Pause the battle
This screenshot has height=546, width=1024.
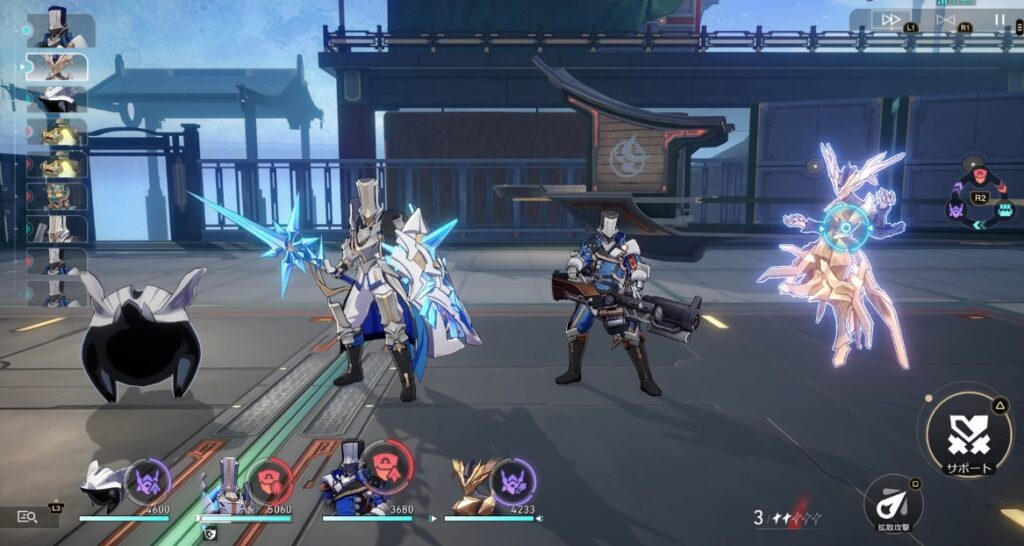[x=999, y=19]
